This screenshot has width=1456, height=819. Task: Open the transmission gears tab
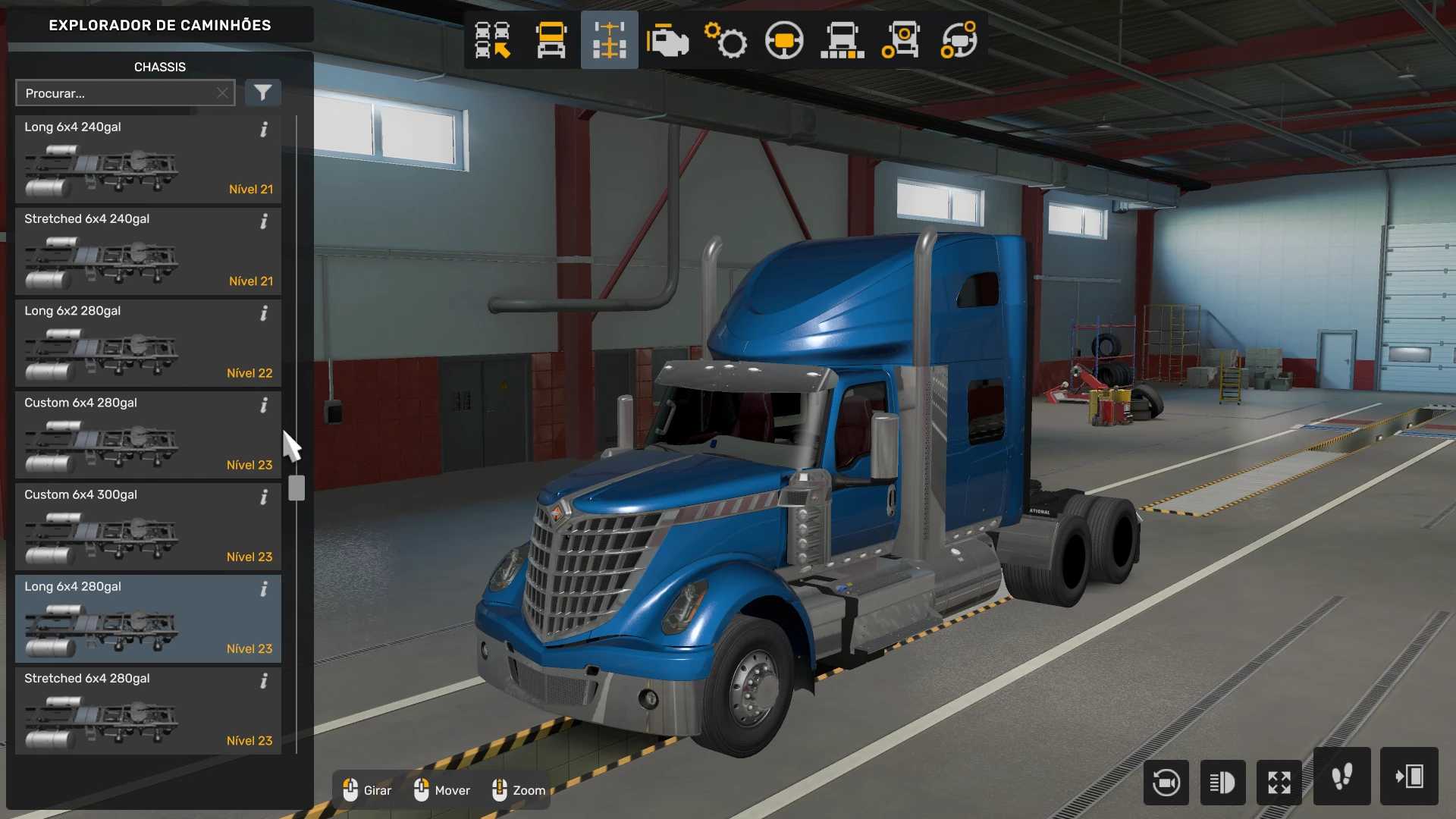coord(726,40)
